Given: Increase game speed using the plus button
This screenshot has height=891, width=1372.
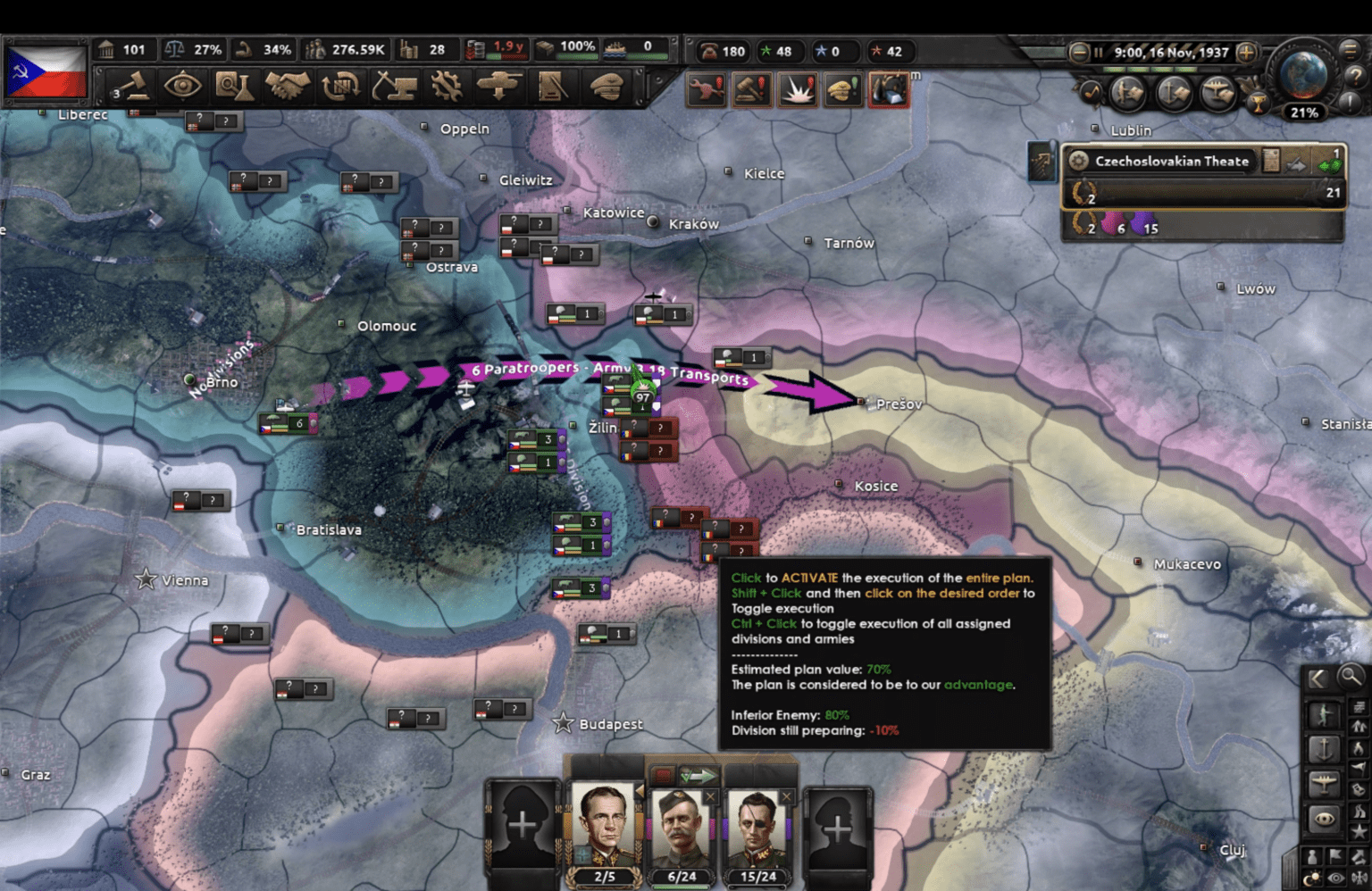Looking at the screenshot, I should pos(1245,54).
